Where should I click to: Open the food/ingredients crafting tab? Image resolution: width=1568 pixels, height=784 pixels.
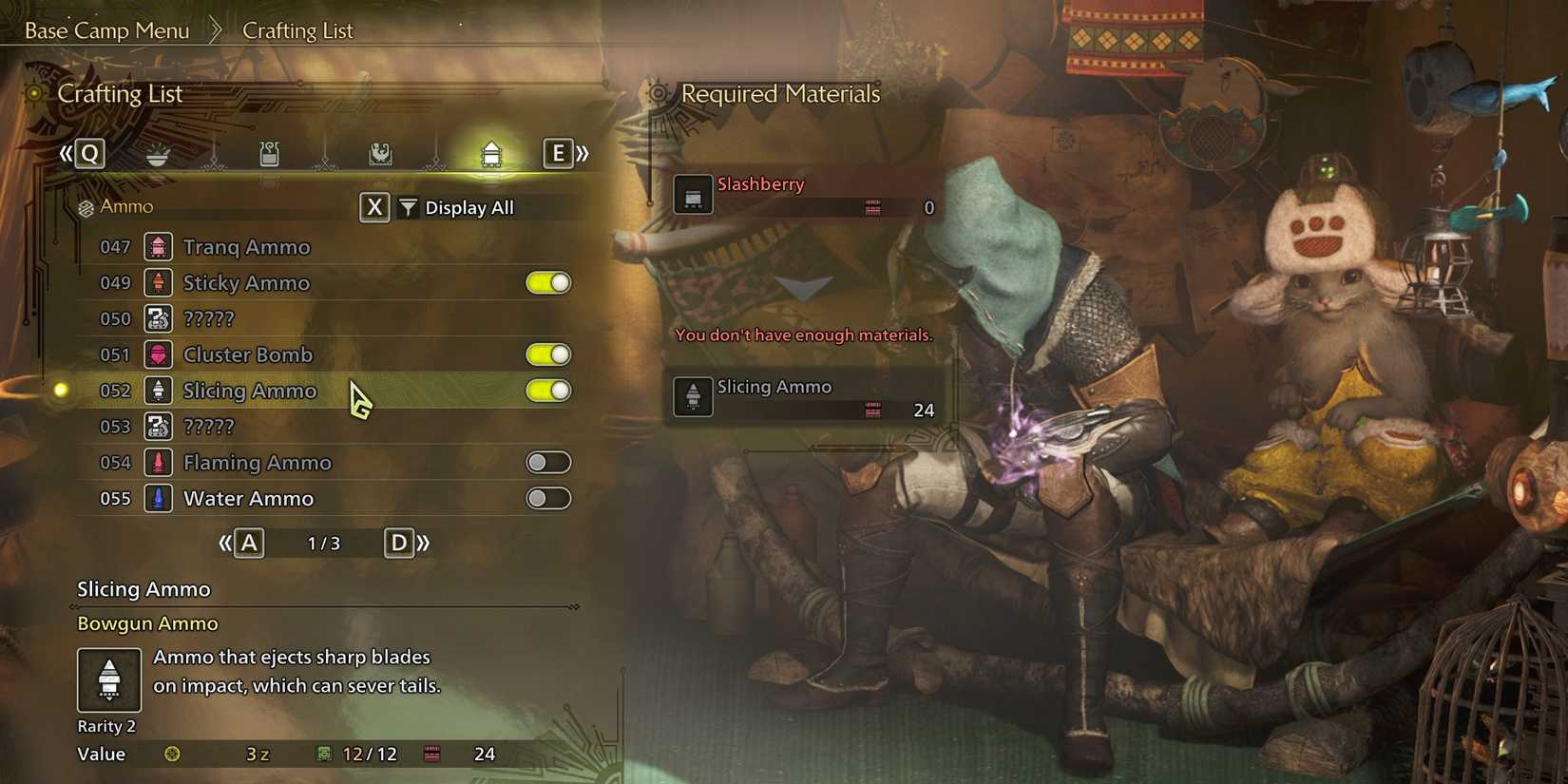(x=155, y=154)
